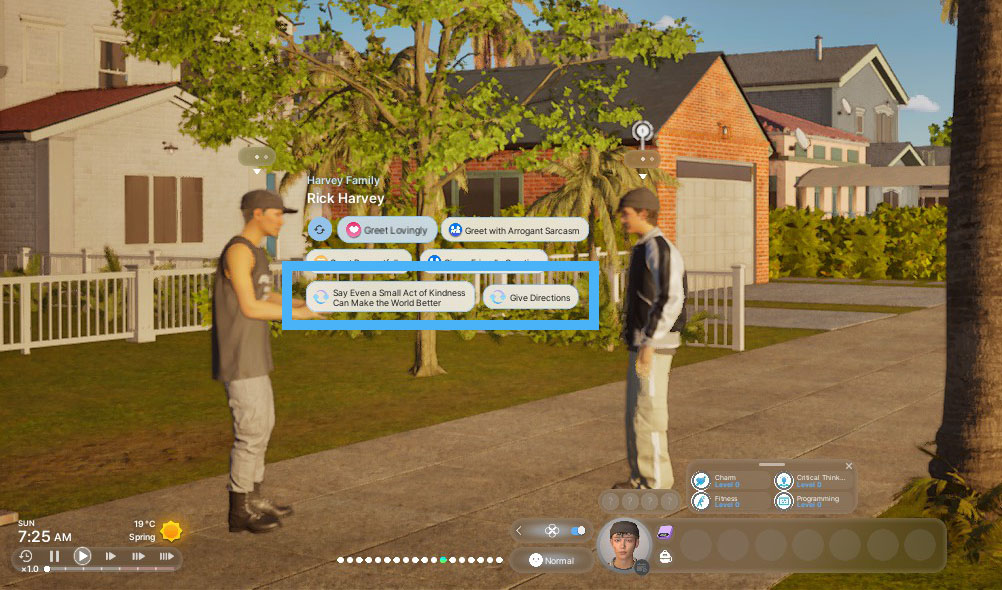Close the skills panel
Image resolution: width=1002 pixels, height=590 pixels.
coord(849,466)
